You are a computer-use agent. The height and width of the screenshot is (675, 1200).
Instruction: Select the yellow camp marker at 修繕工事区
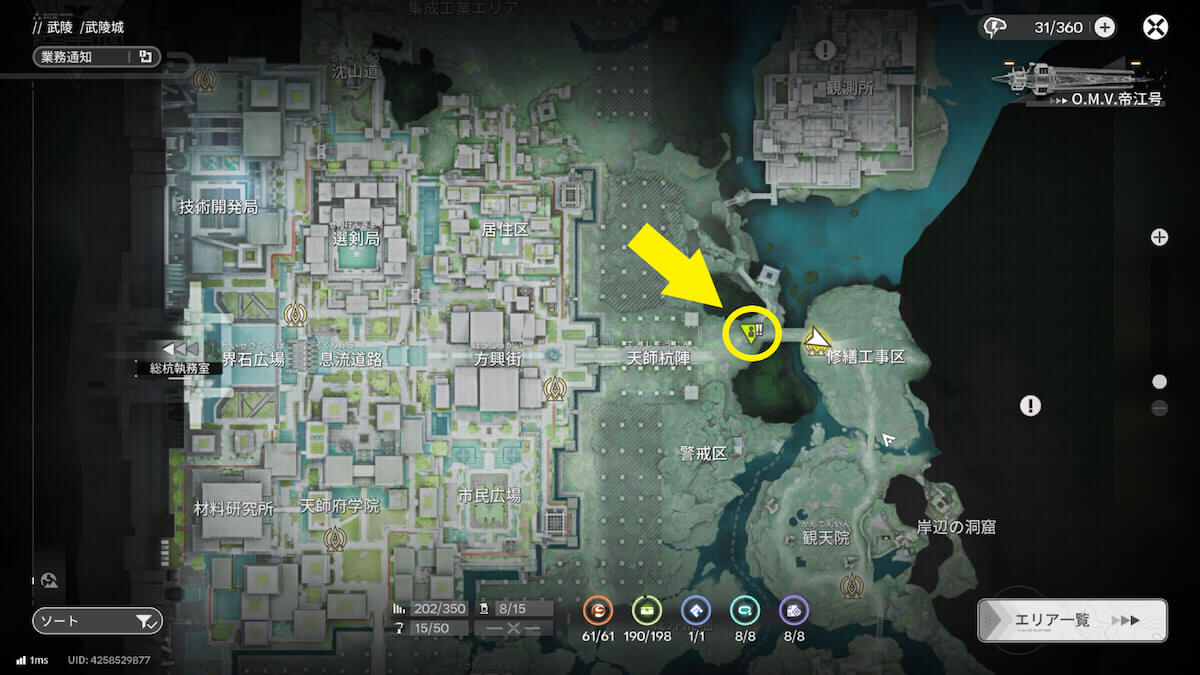(817, 340)
